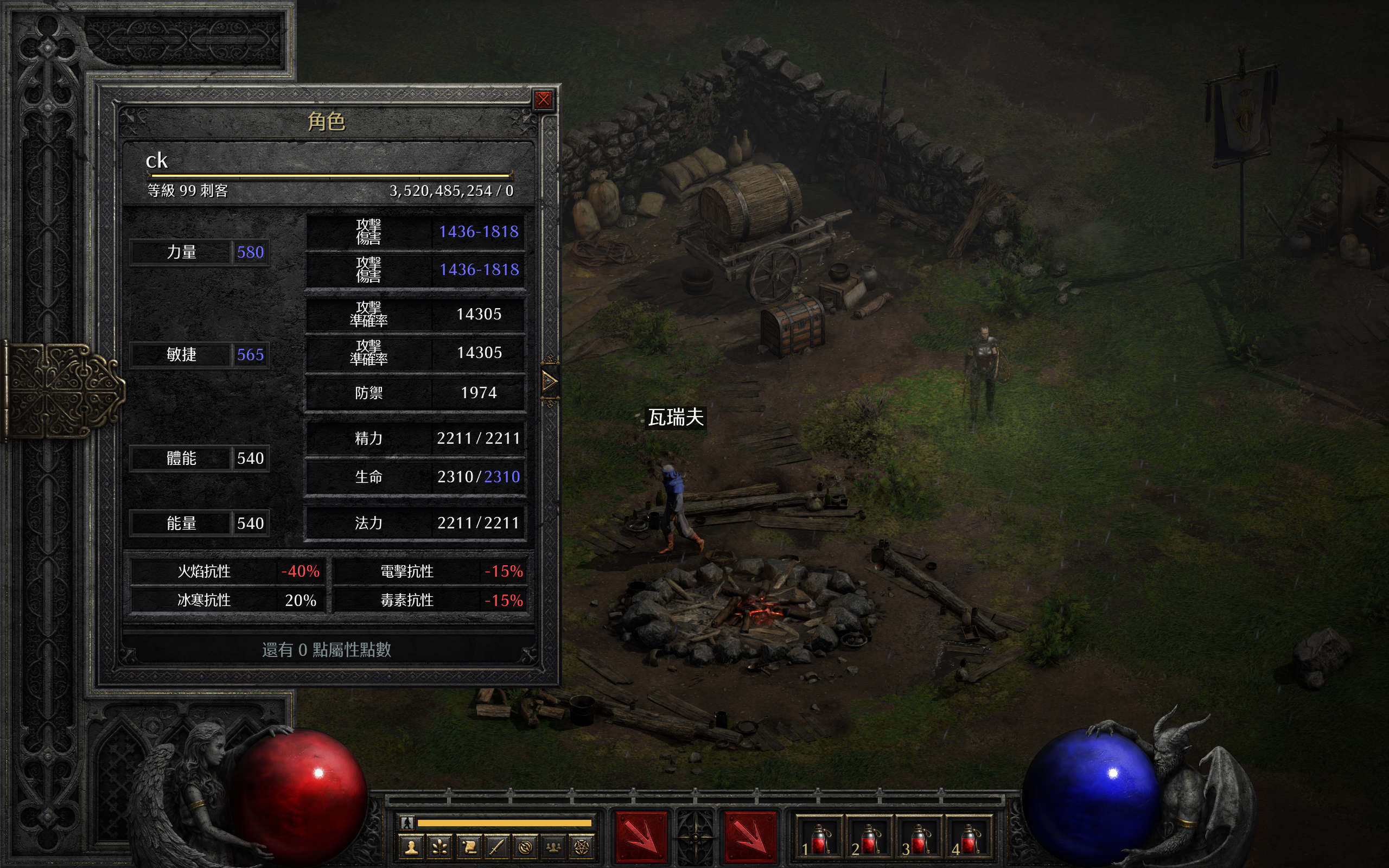1389x868 pixels.
Task: Open the skill tree icon
Action: coord(439,847)
